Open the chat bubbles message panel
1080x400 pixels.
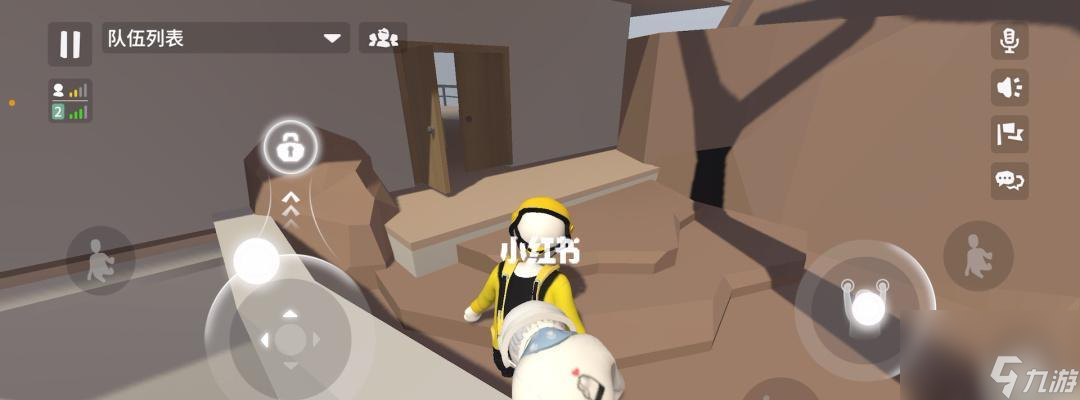click(x=1009, y=180)
